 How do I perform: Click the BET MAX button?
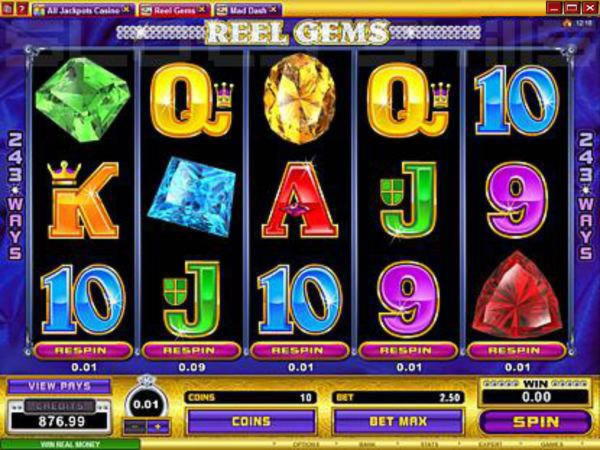click(x=397, y=422)
